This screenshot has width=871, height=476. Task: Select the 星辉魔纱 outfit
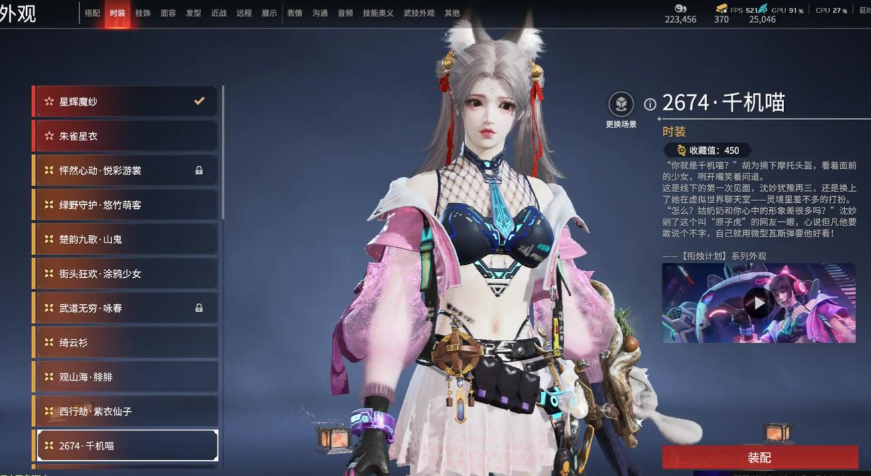tap(125, 101)
